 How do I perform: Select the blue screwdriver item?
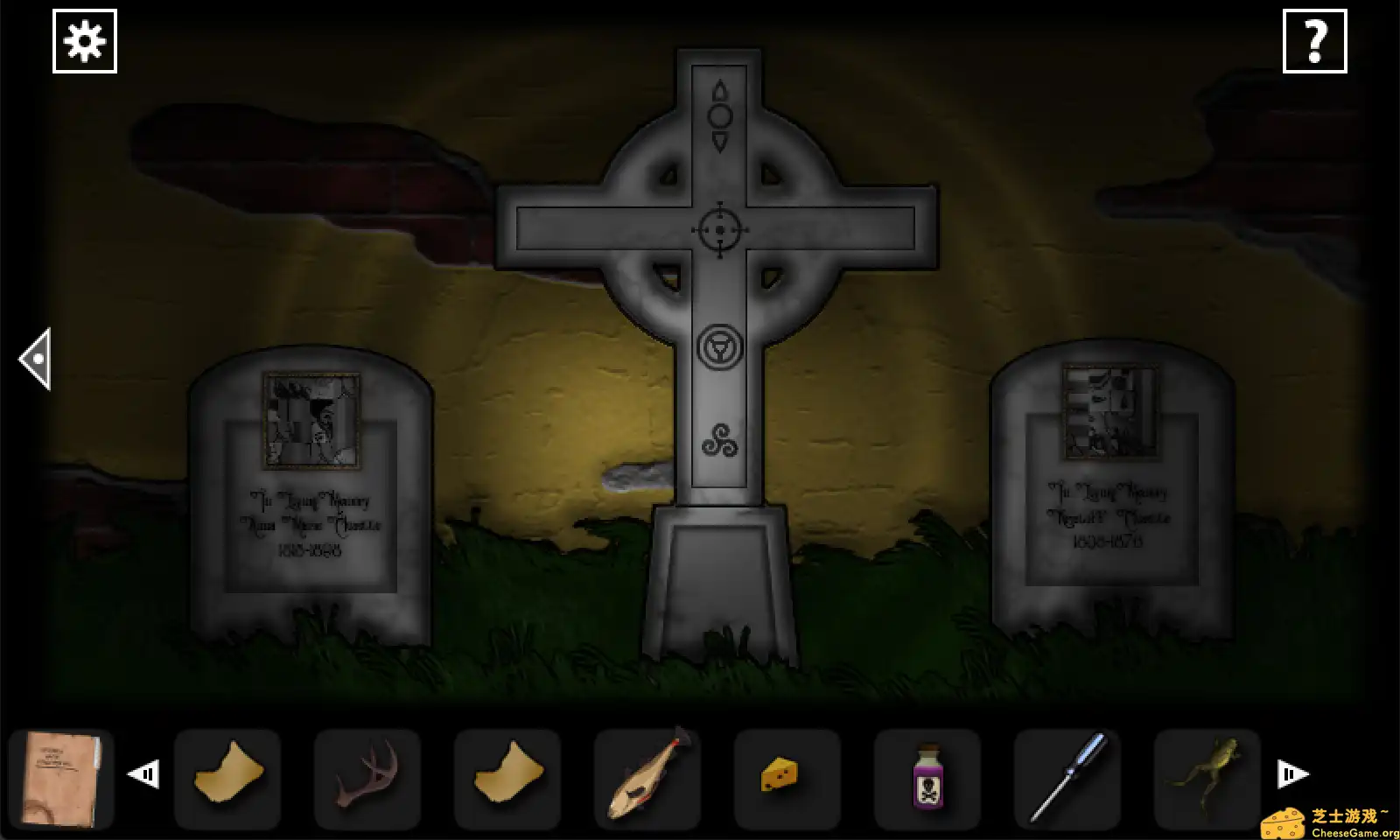(x=1067, y=779)
